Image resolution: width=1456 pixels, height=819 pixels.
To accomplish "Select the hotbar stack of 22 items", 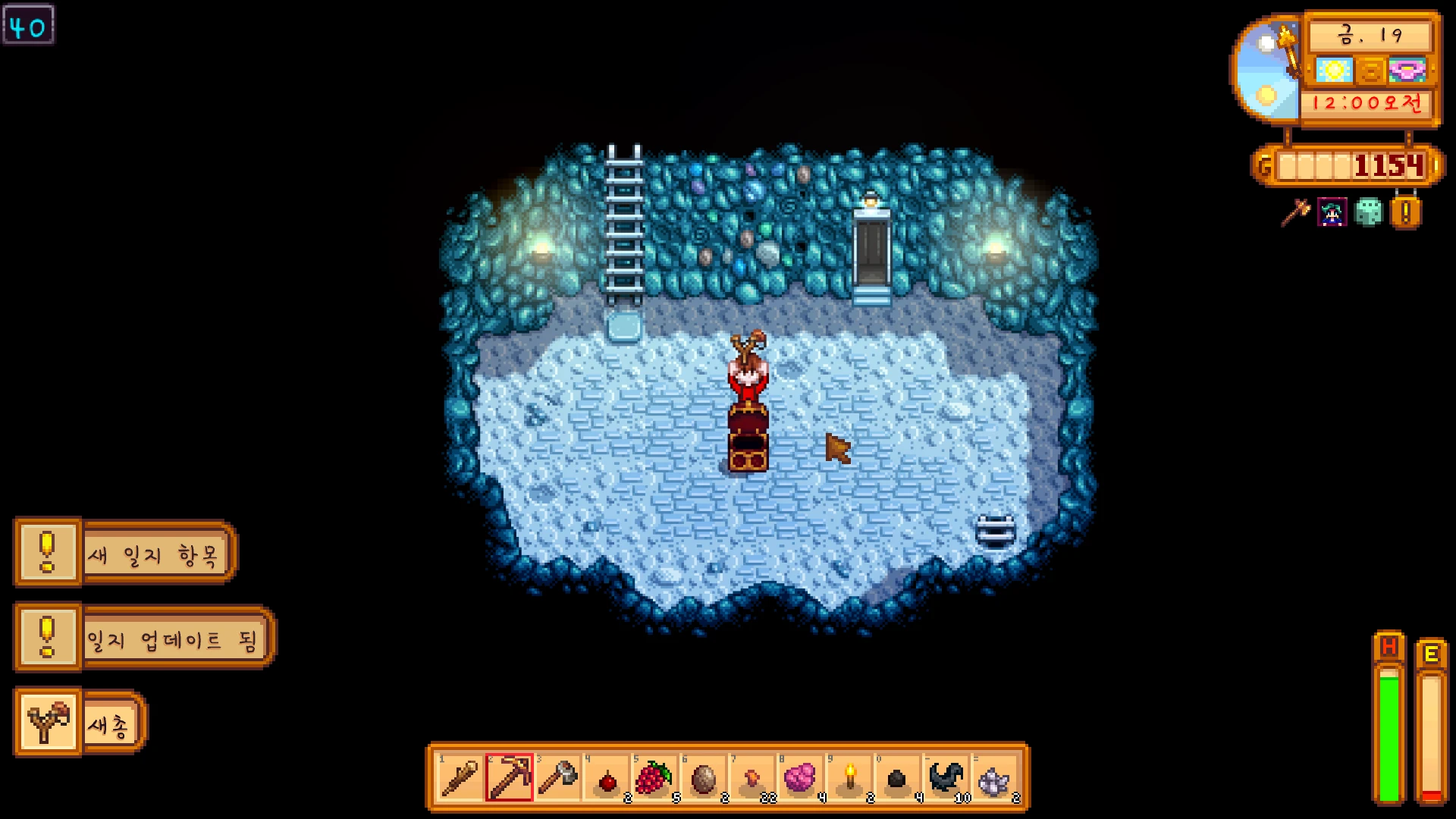I will [753, 778].
